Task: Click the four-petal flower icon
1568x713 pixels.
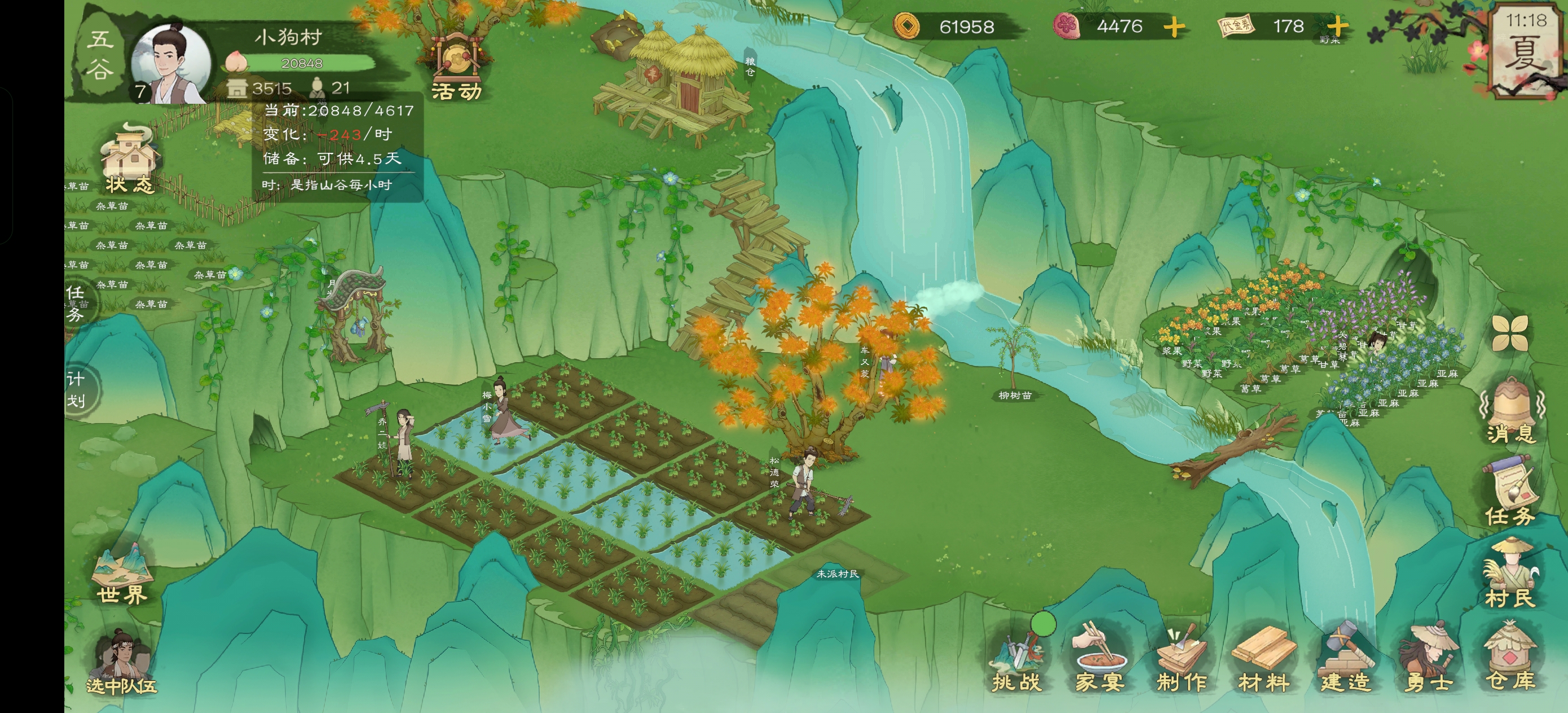Action: point(1510,333)
